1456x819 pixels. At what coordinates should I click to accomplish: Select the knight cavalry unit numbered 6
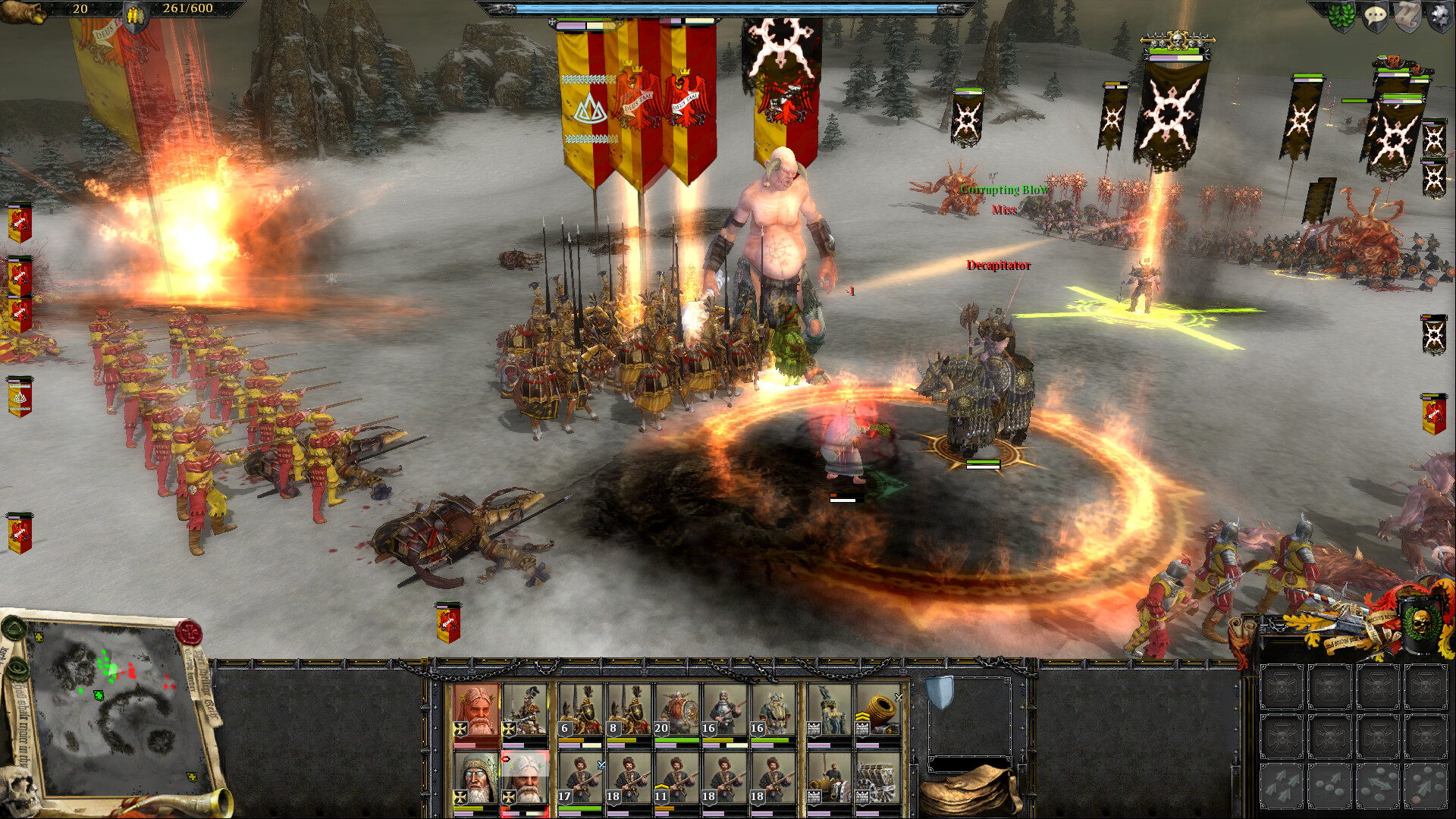(x=579, y=708)
